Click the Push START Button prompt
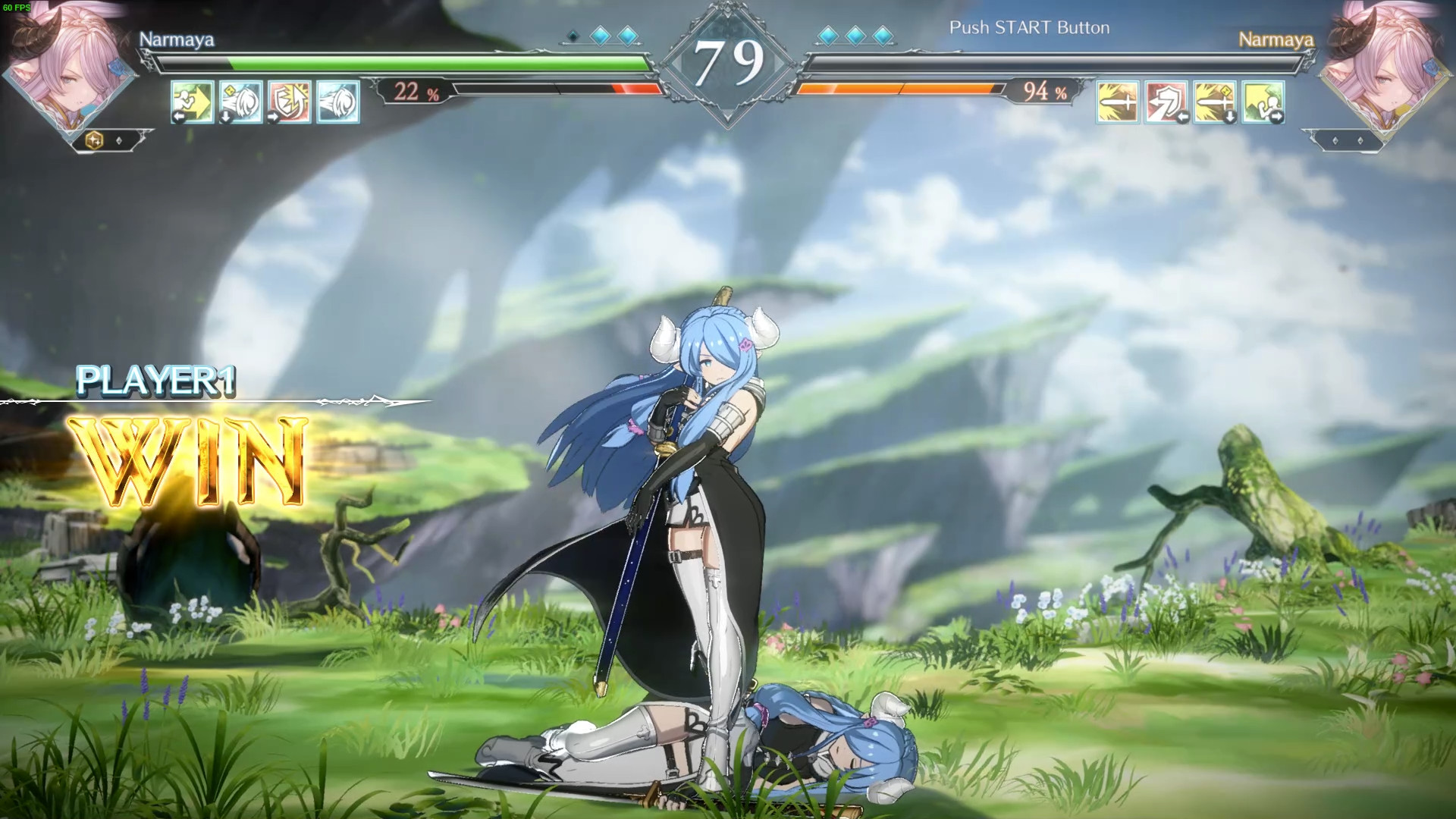Viewport: 1456px width, 819px height. (x=1029, y=28)
